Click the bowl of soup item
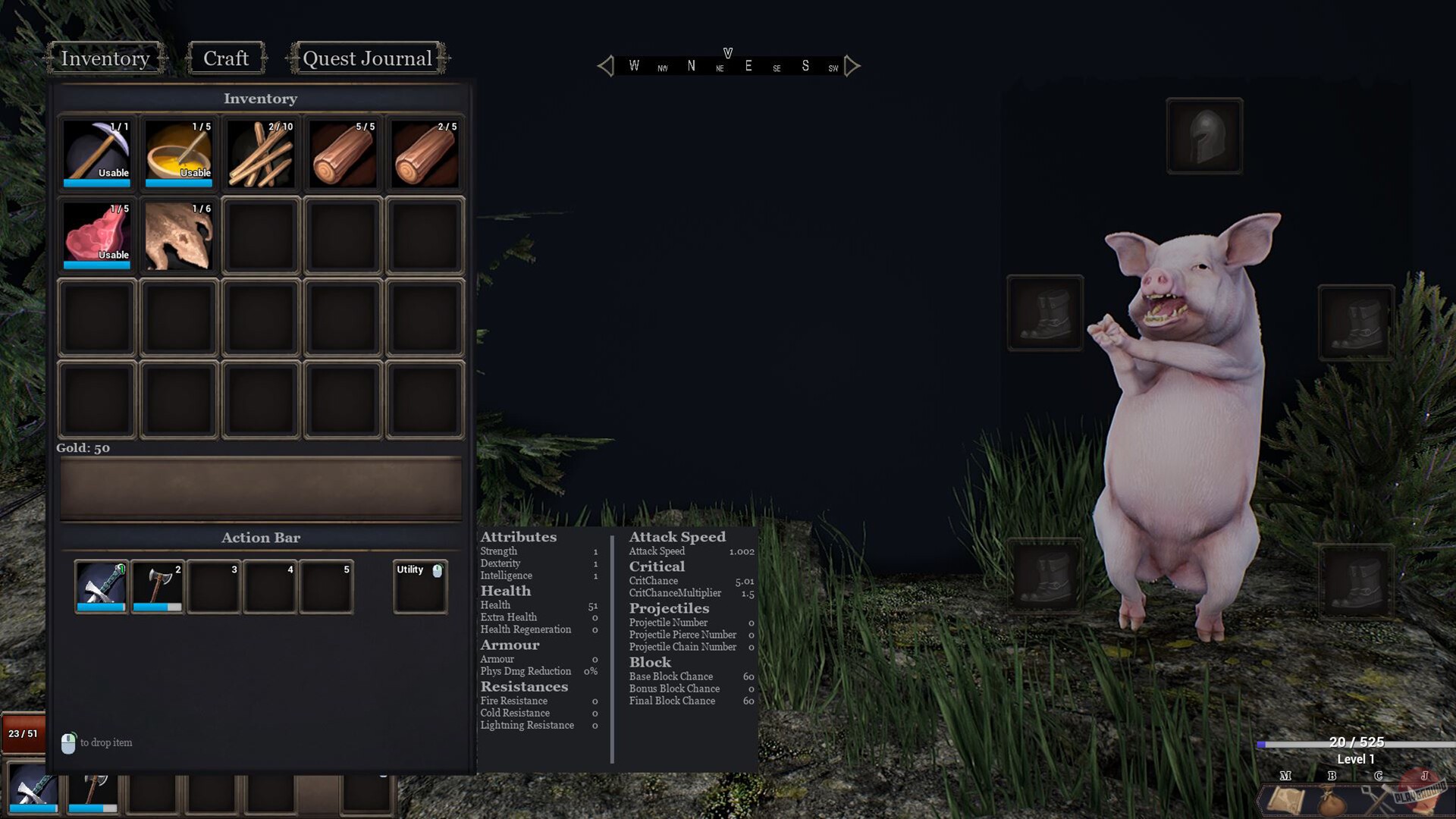Viewport: 1456px width, 819px height. (178, 153)
